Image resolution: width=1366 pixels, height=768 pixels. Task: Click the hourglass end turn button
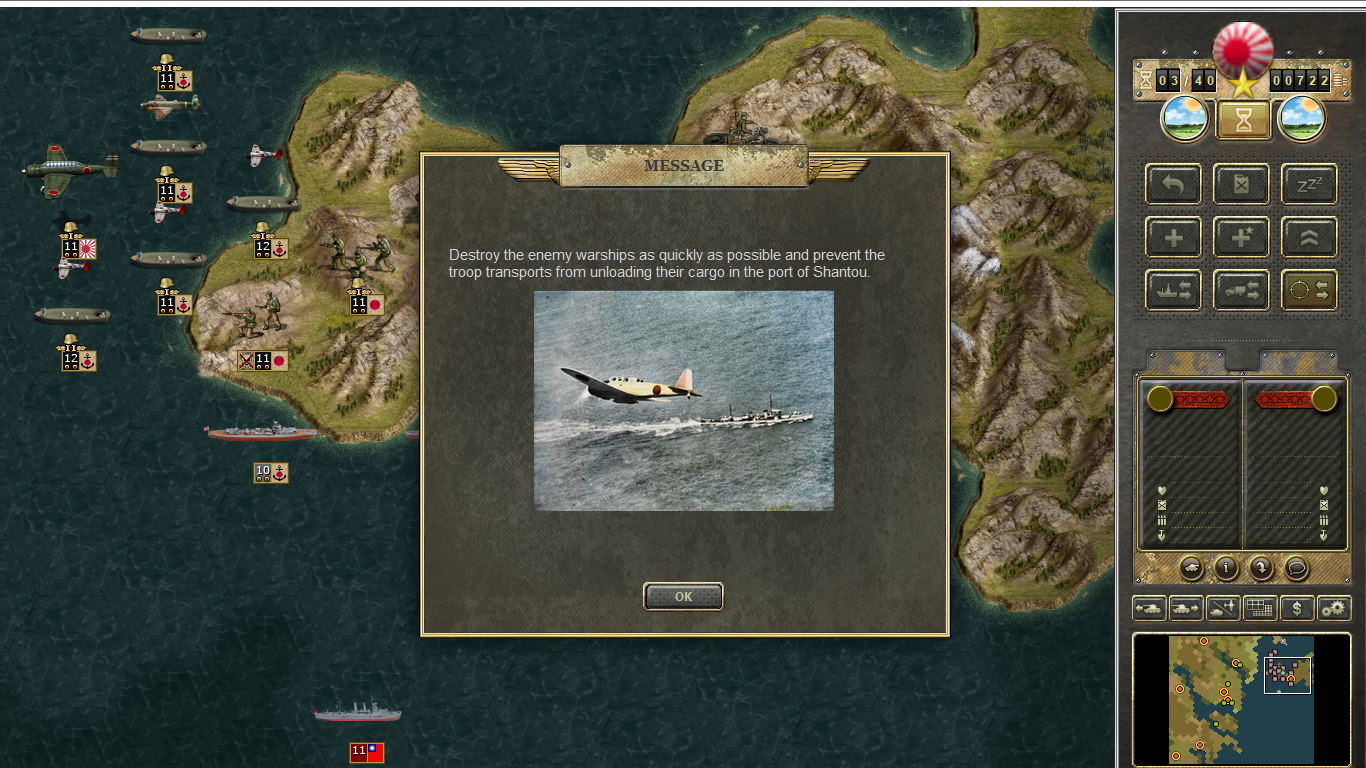click(x=1243, y=120)
